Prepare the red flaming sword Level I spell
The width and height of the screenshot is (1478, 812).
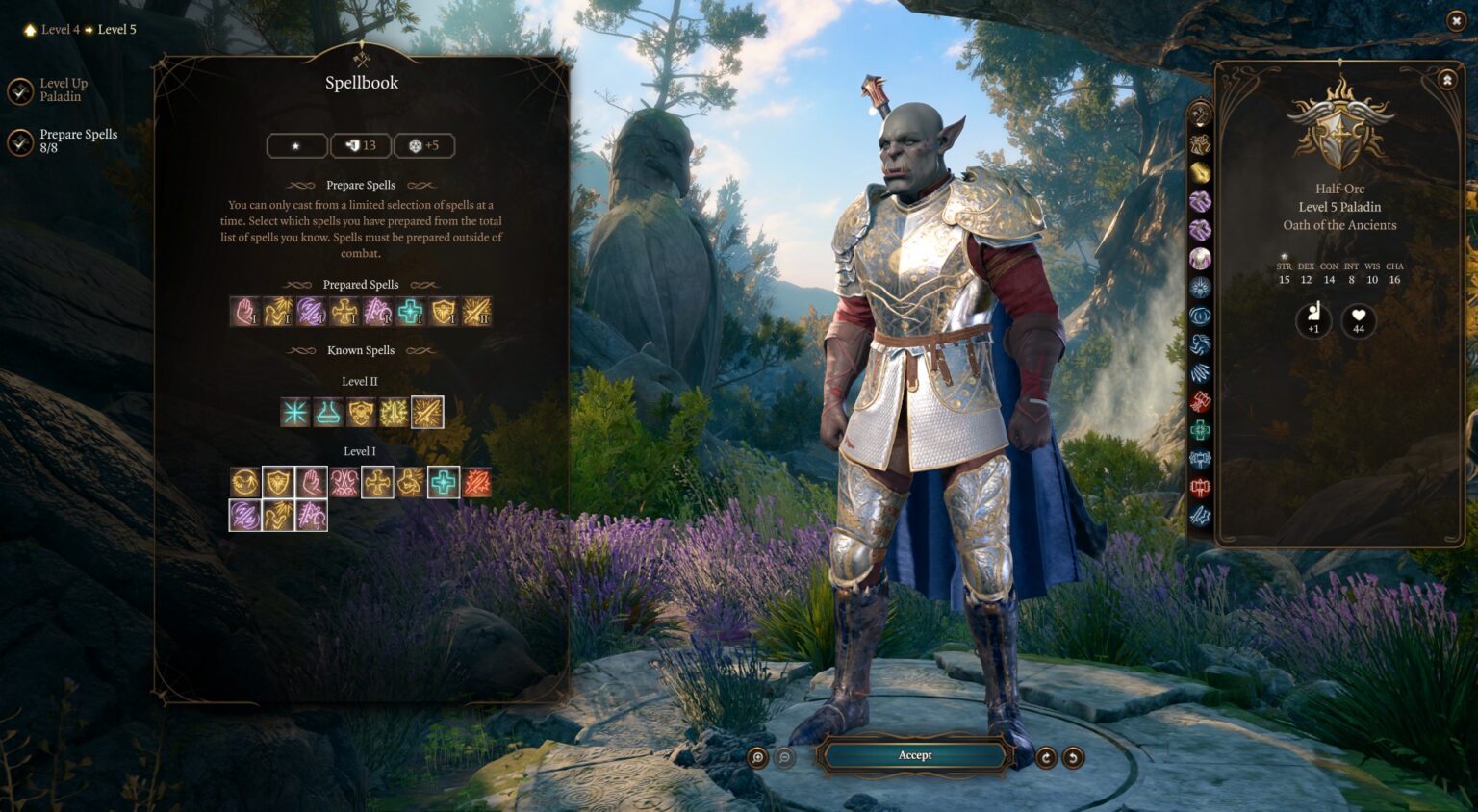tap(476, 482)
